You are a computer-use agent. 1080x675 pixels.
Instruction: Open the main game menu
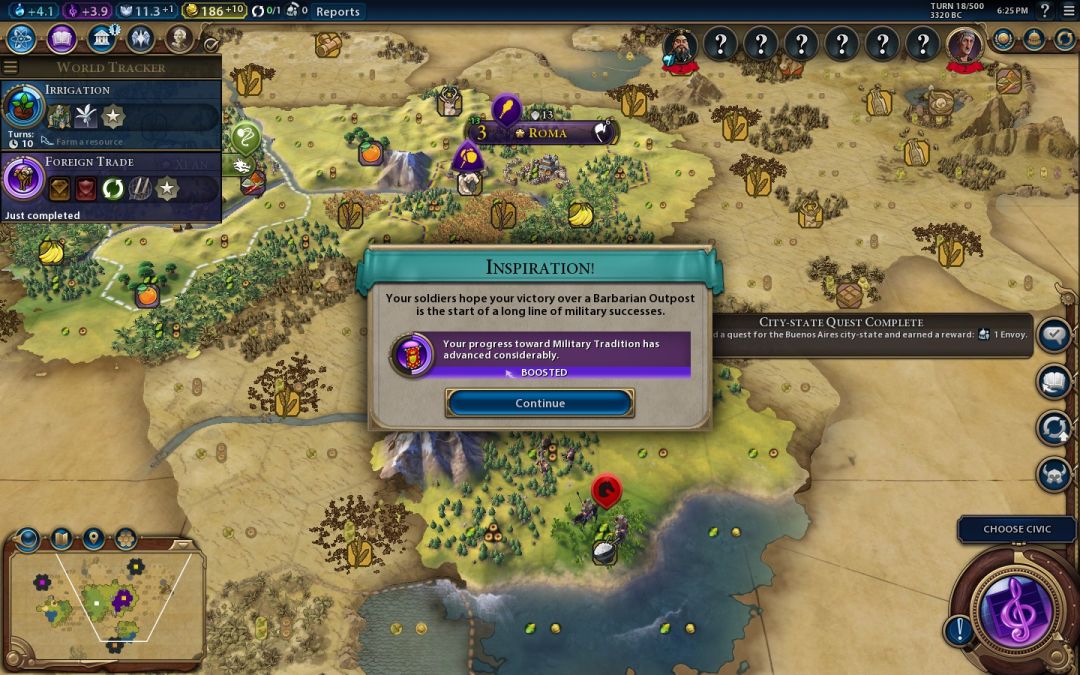[x=1068, y=12]
